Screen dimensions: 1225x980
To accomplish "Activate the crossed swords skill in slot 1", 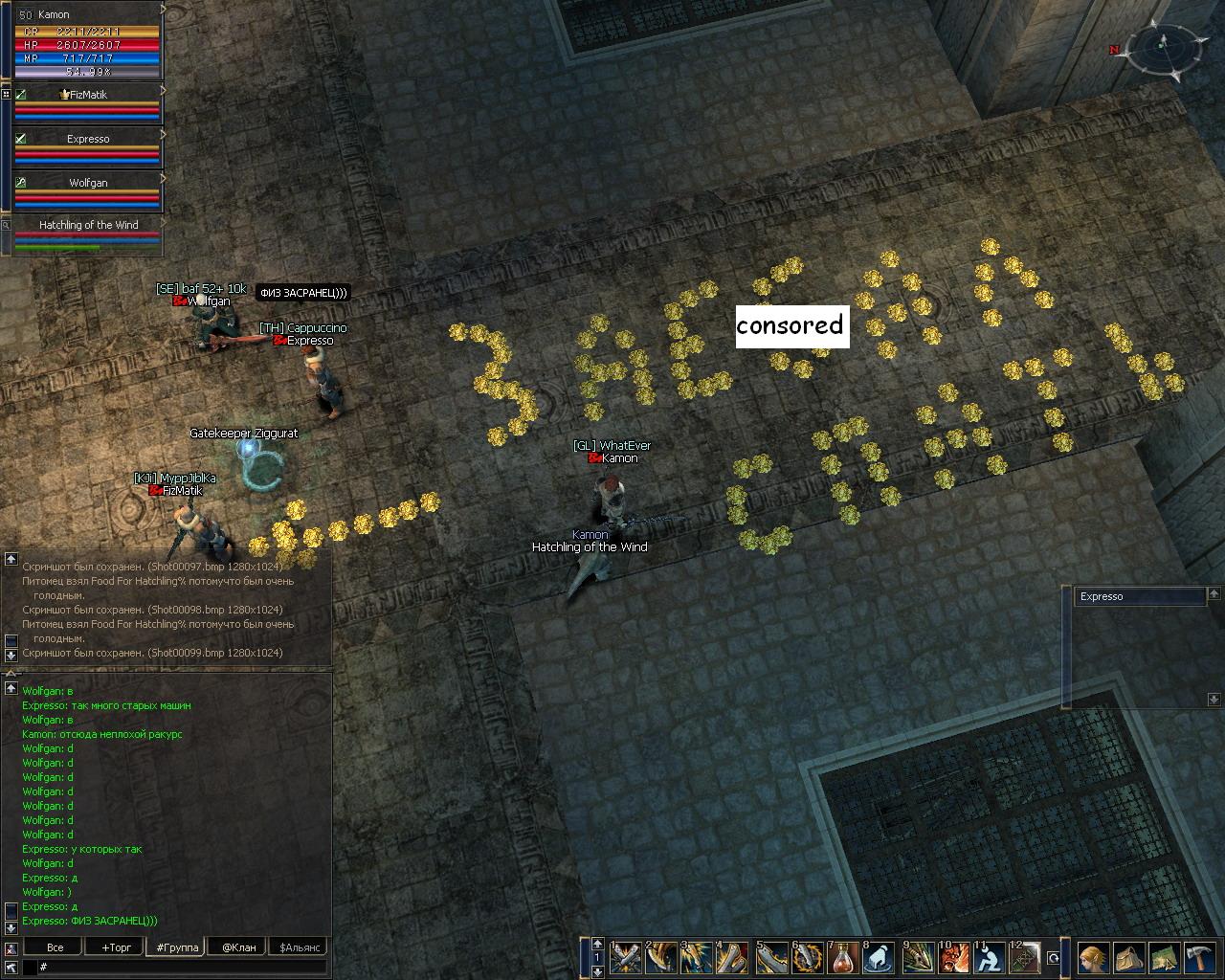I will [626, 957].
